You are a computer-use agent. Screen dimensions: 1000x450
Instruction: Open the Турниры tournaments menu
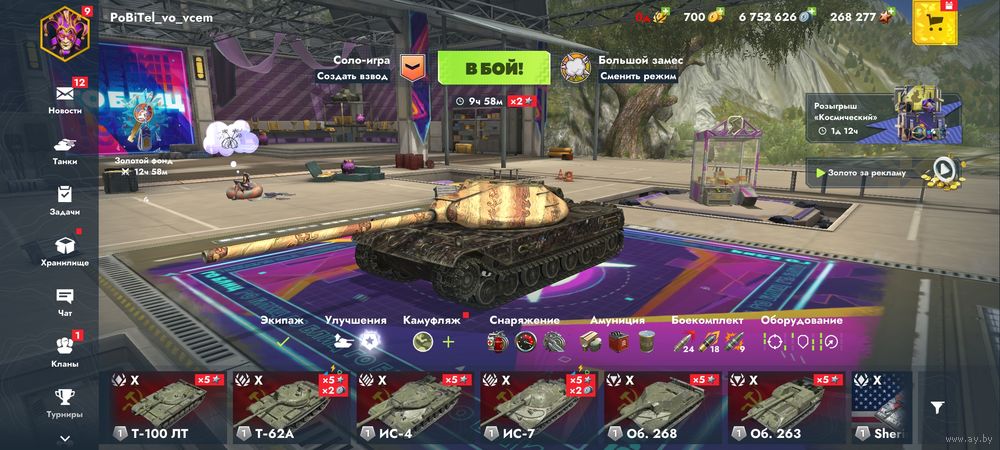click(x=65, y=401)
